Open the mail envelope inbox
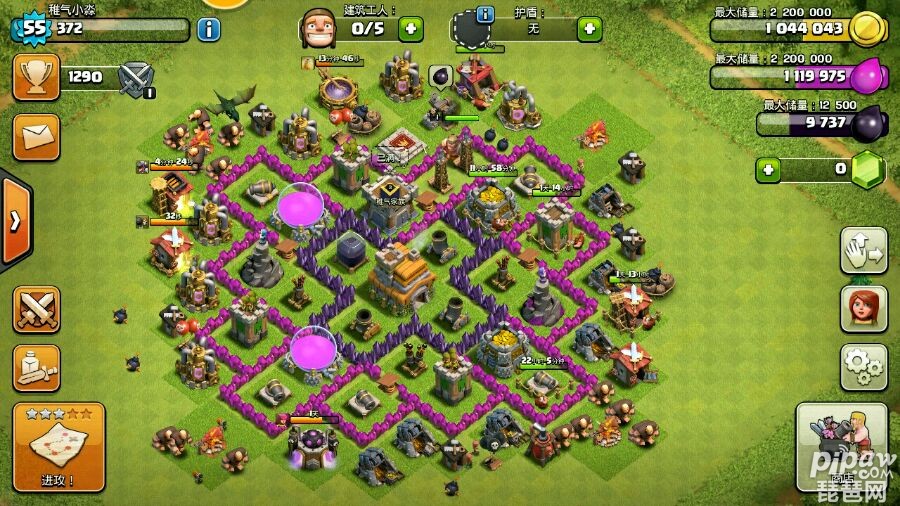The height and width of the screenshot is (506, 900). point(36,136)
